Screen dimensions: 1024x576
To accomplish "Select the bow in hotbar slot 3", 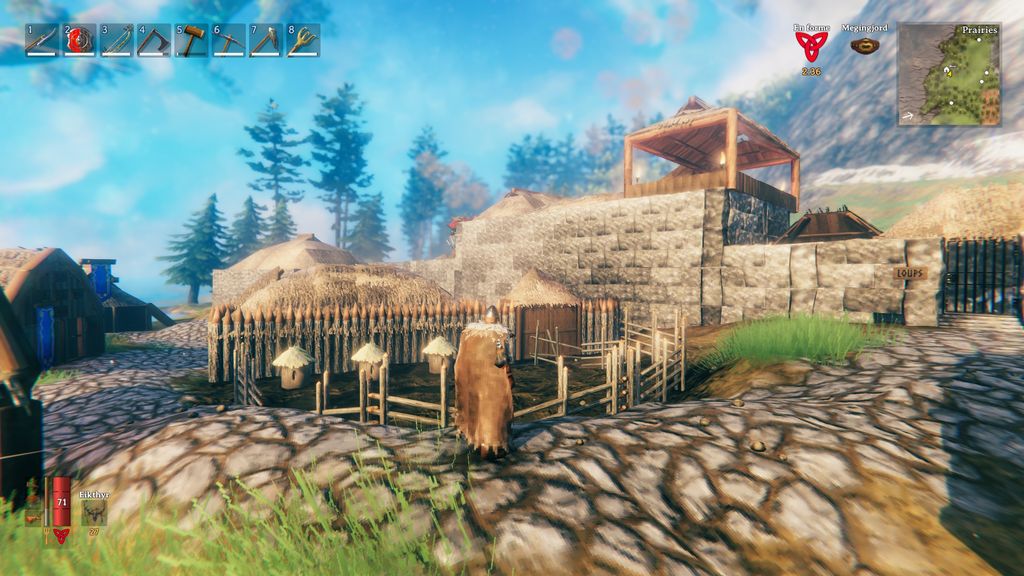I will [117, 40].
